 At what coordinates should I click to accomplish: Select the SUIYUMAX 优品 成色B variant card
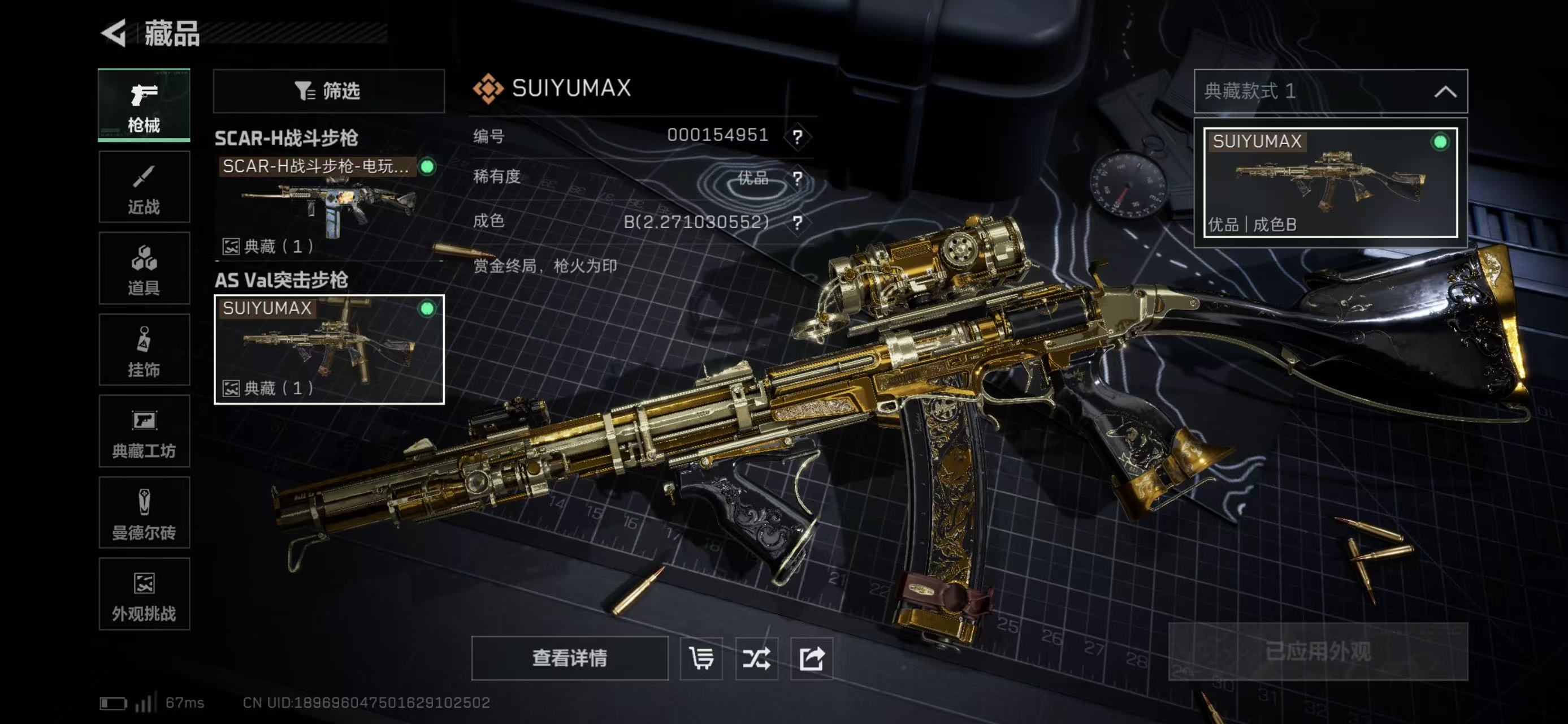tap(1330, 182)
